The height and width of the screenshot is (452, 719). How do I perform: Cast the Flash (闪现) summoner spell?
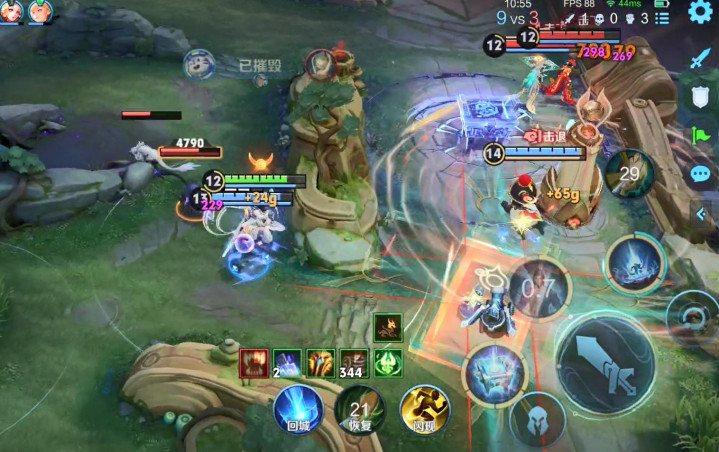click(424, 410)
